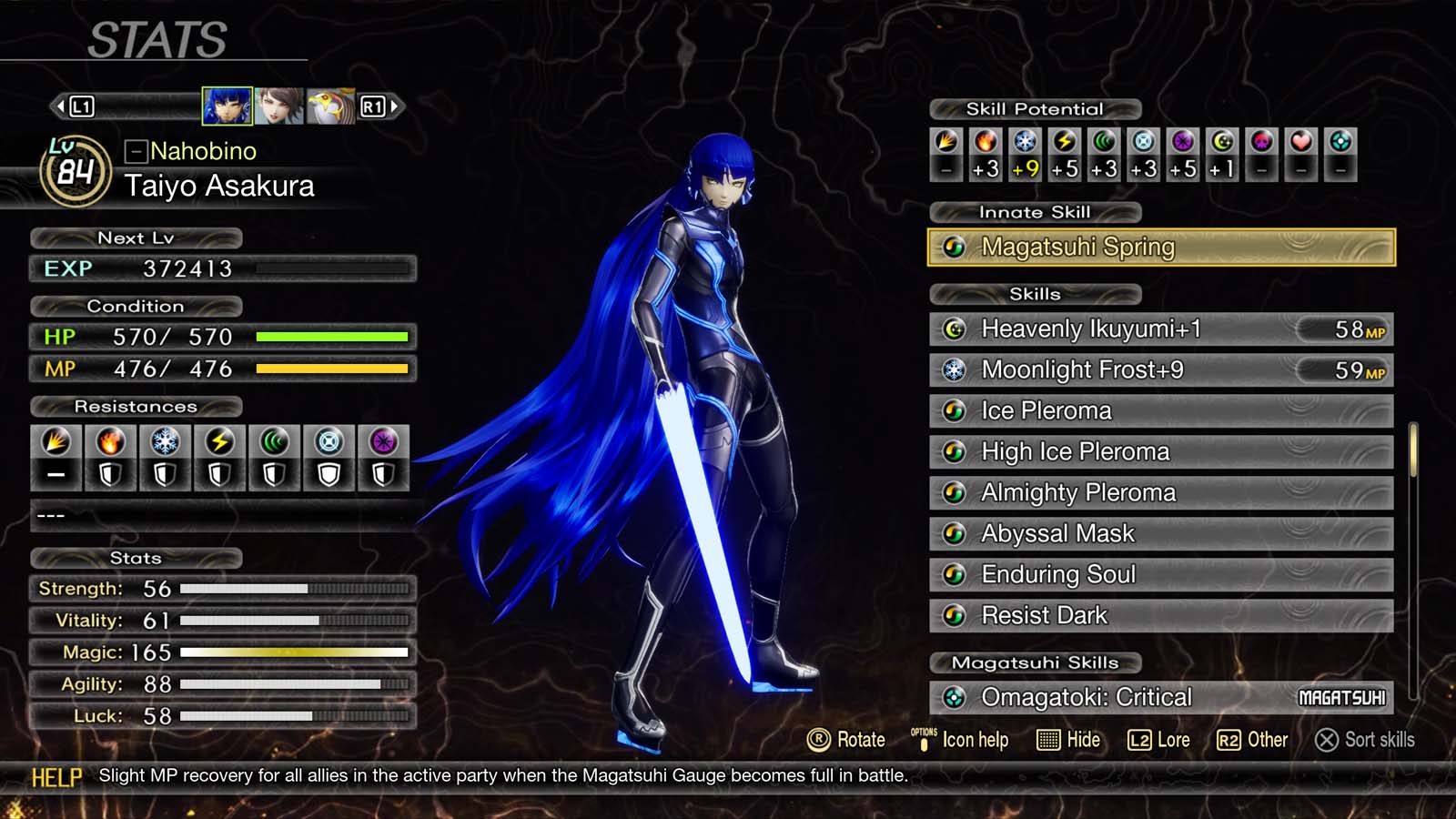Image resolution: width=1456 pixels, height=819 pixels.
Task: Click the Magatsuhi Spring innate skill icon
Action: 954,246
